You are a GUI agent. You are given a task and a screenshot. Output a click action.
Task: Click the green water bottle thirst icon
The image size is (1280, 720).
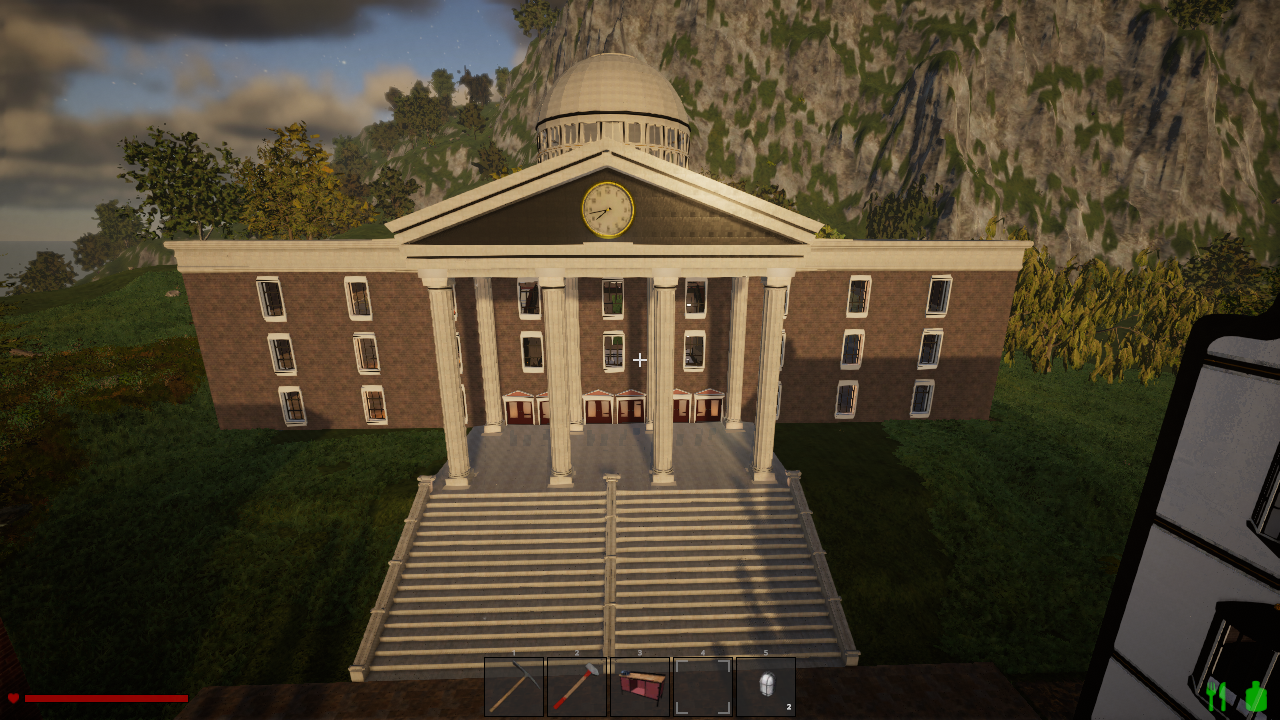click(x=1255, y=696)
